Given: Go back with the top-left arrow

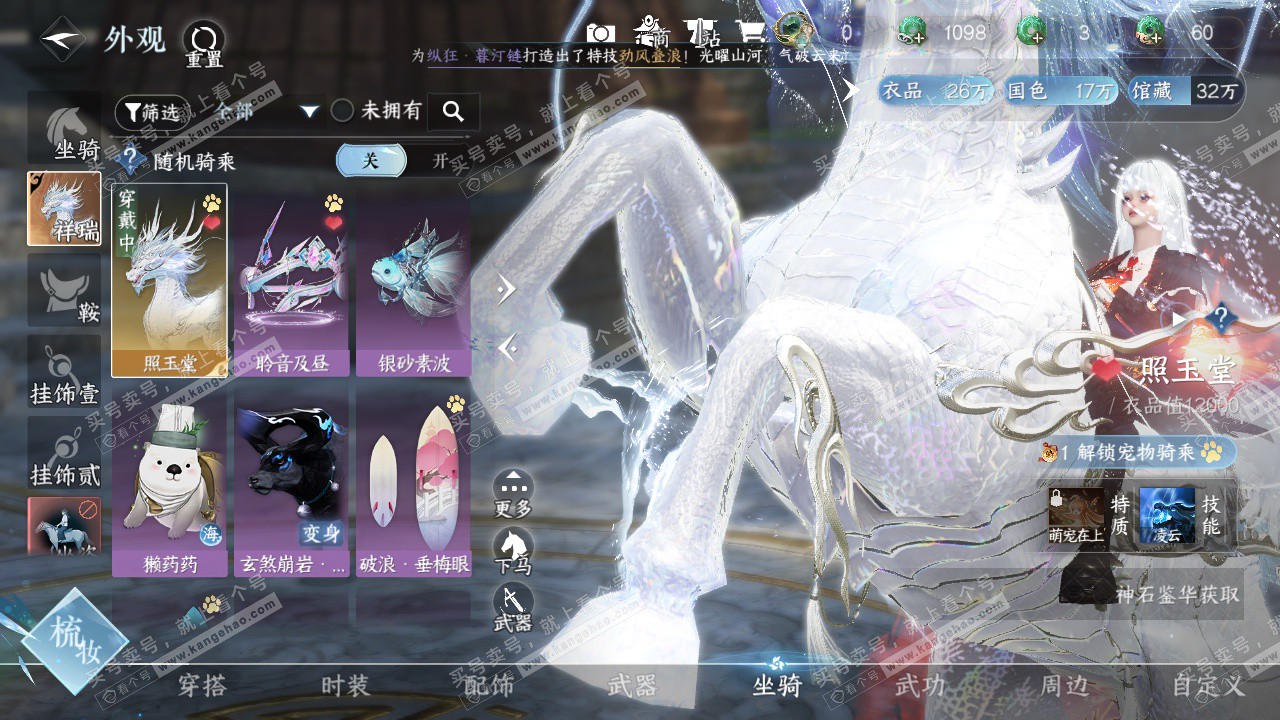Looking at the screenshot, I should click(62, 40).
